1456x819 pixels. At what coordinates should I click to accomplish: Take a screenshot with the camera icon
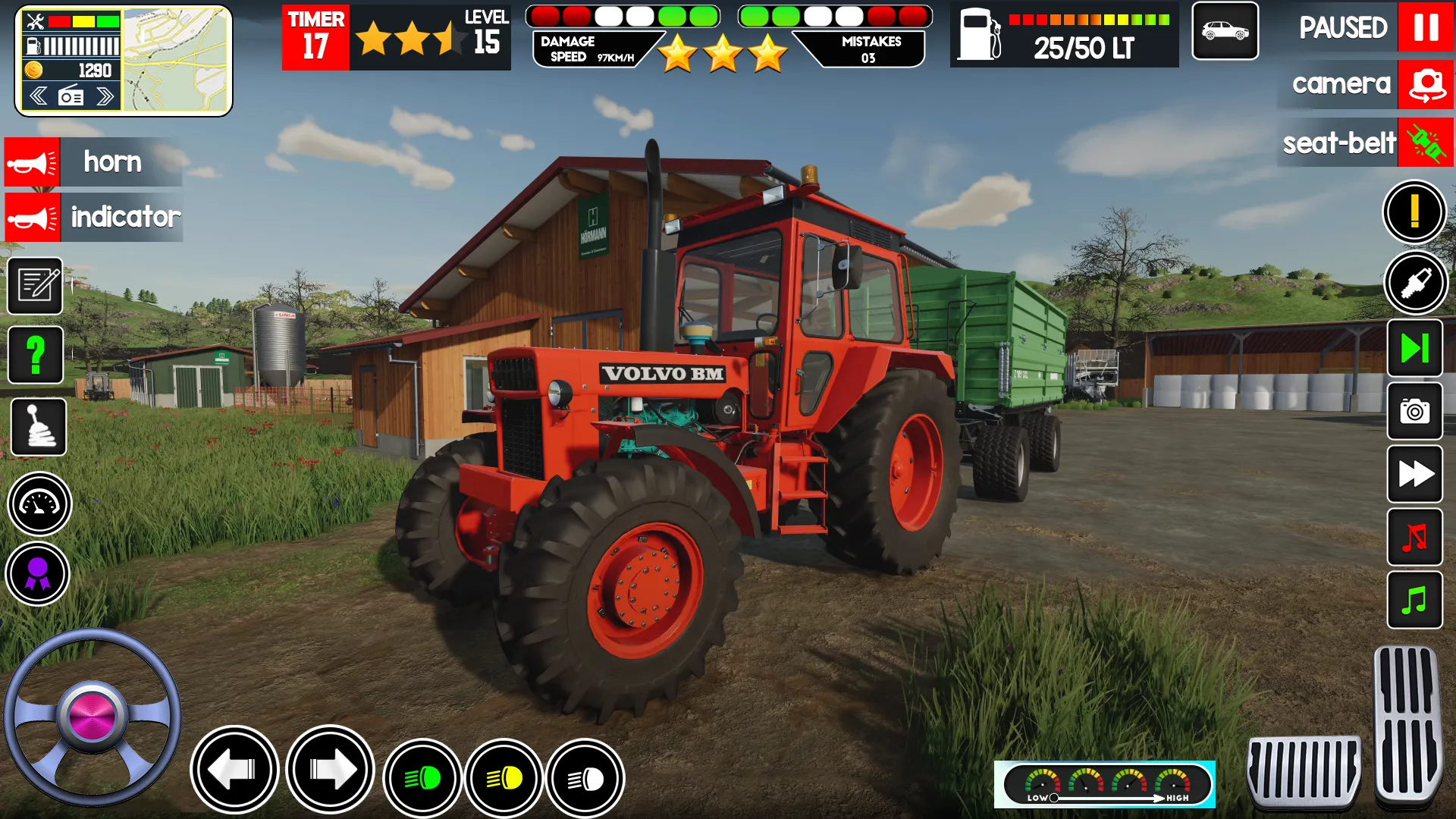point(1414,412)
